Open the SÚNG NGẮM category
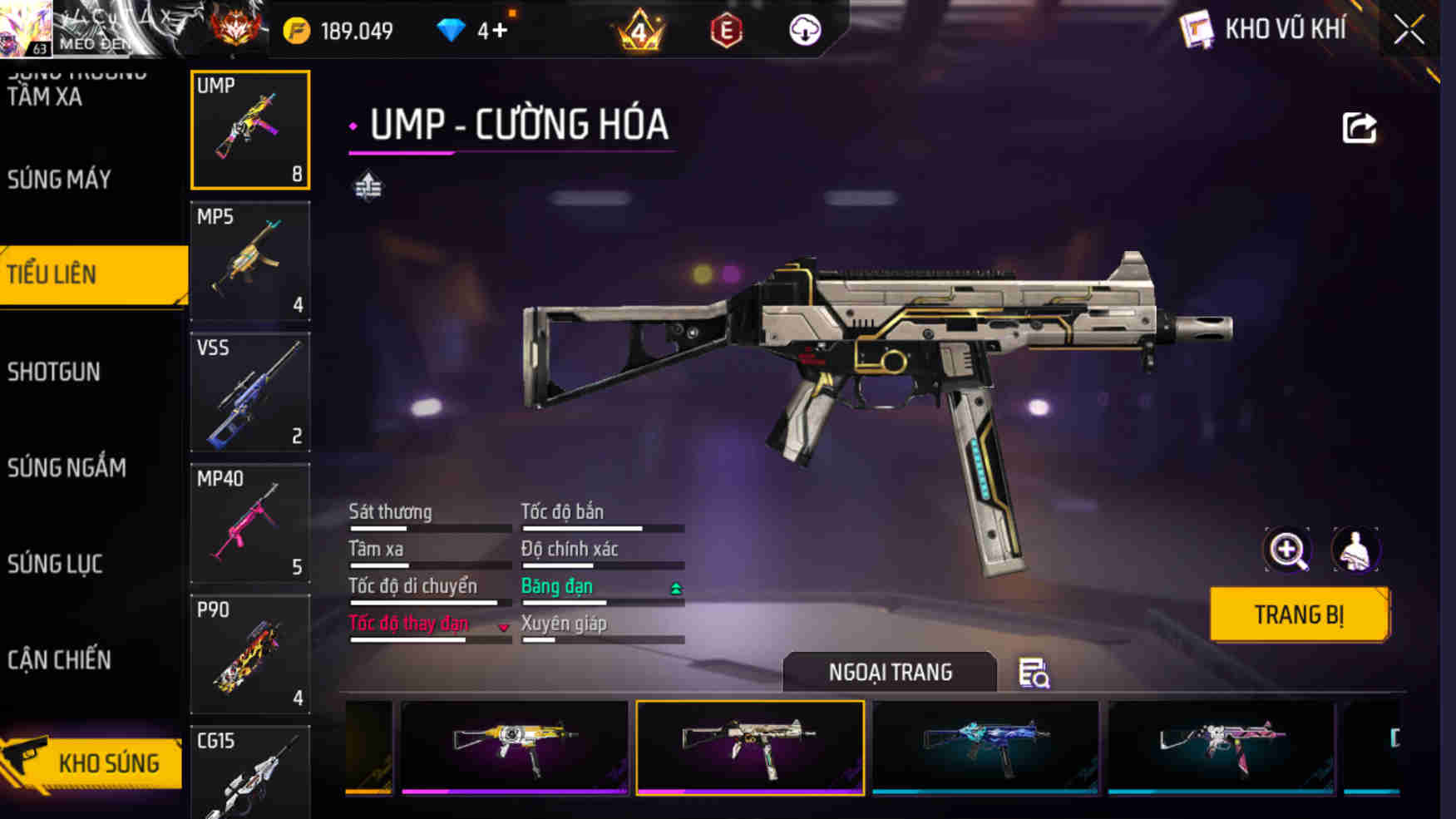The image size is (1456, 819). (67, 468)
